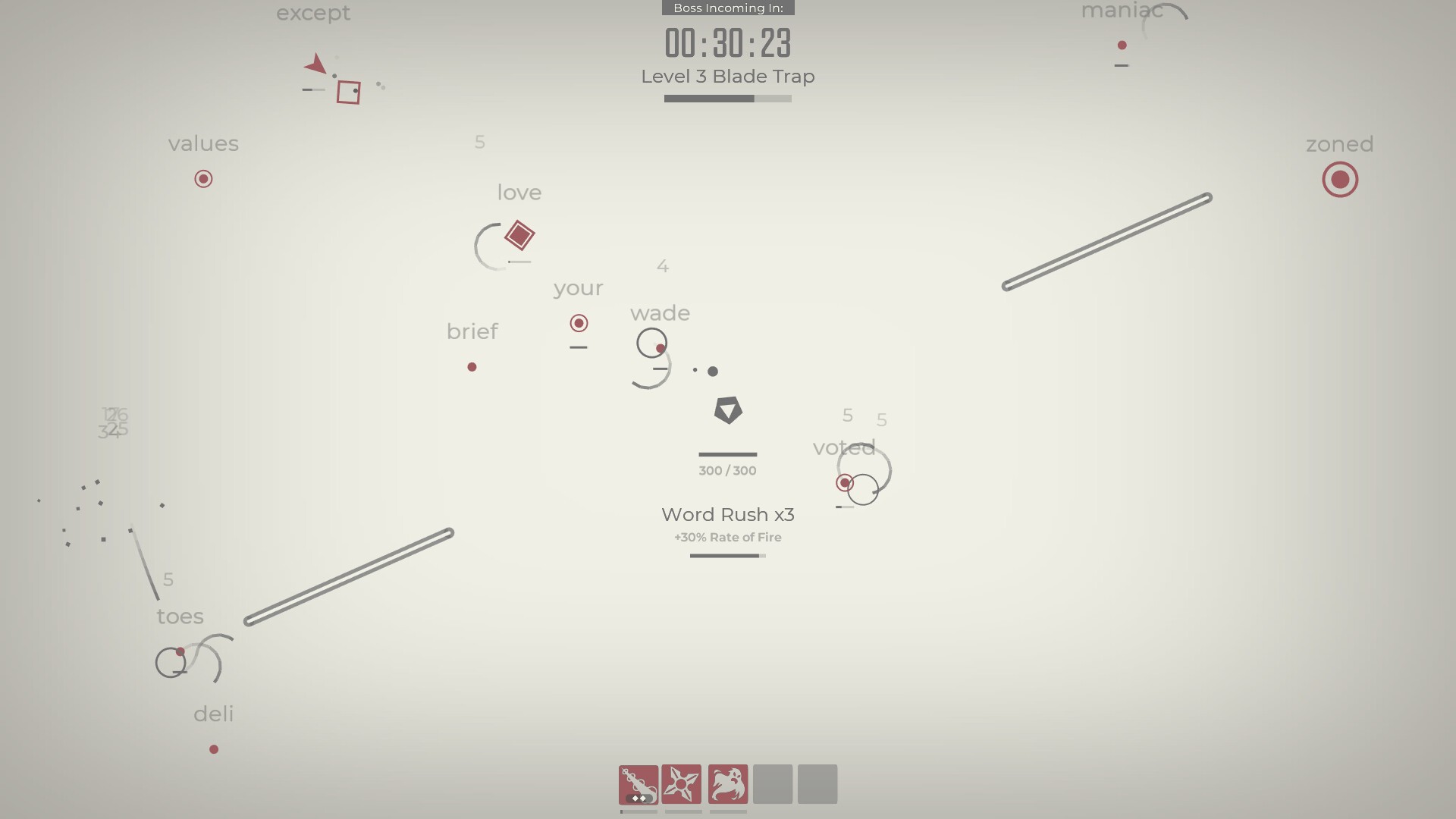The height and width of the screenshot is (819, 1456).
Task: Select the chained blade ability icon
Action: tap(638, 783)
